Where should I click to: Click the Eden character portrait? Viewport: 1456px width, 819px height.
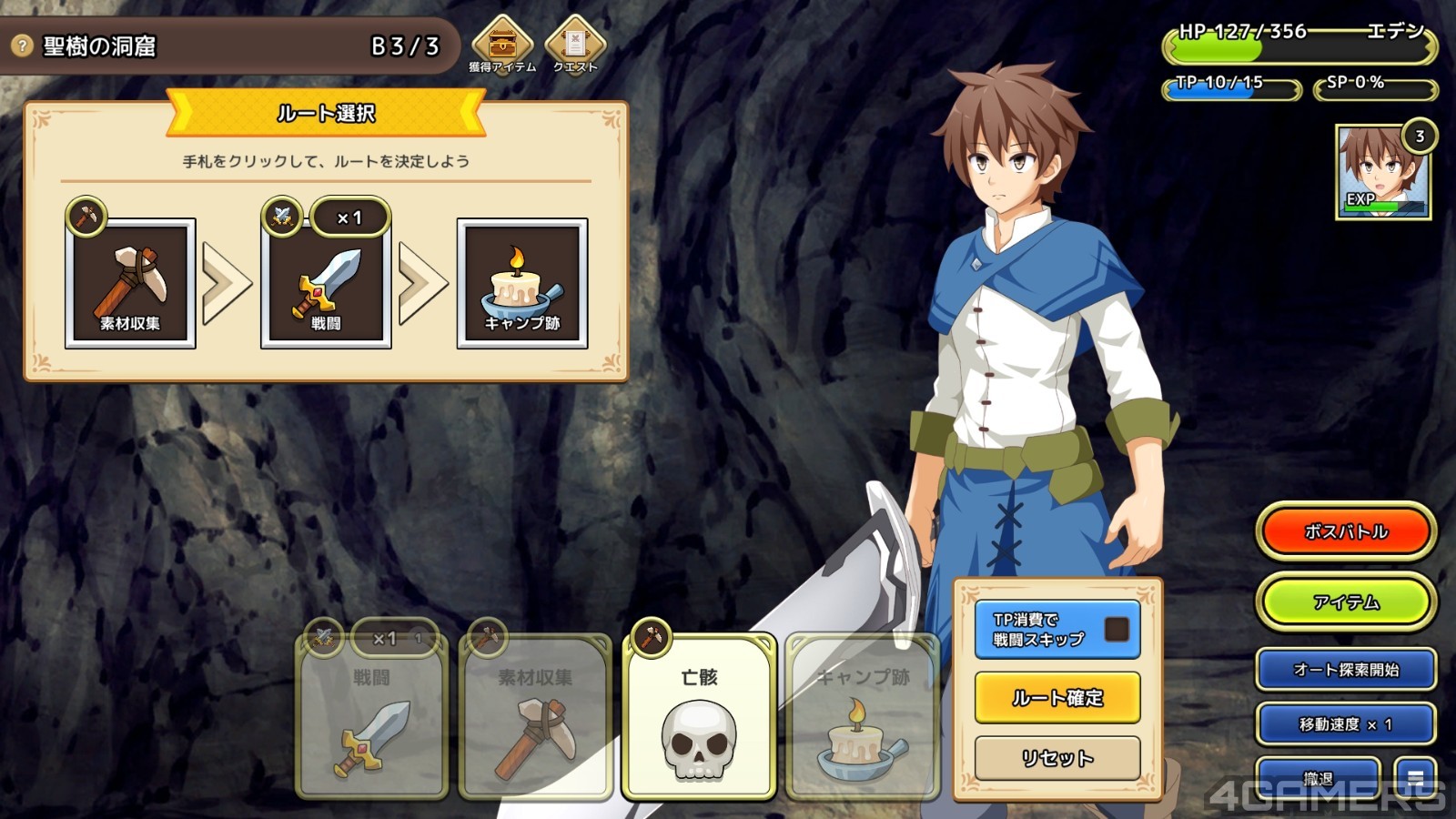click(x=1382, y=172)
